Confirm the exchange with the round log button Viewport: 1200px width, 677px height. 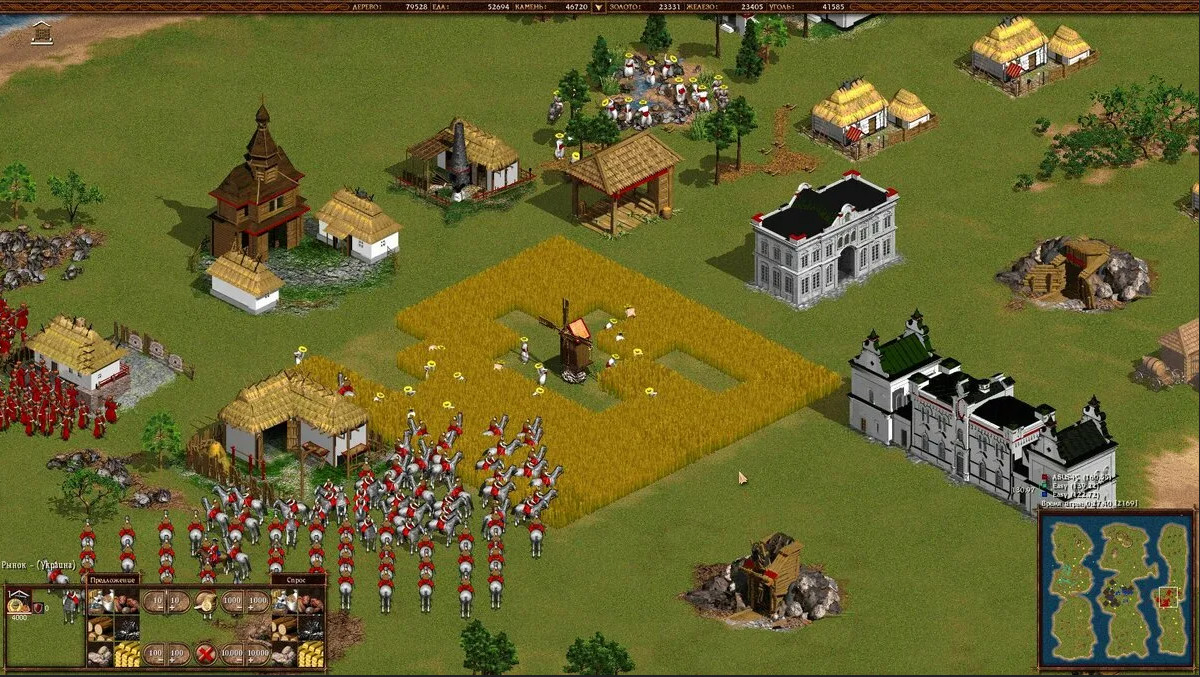(x=205, y=602)
